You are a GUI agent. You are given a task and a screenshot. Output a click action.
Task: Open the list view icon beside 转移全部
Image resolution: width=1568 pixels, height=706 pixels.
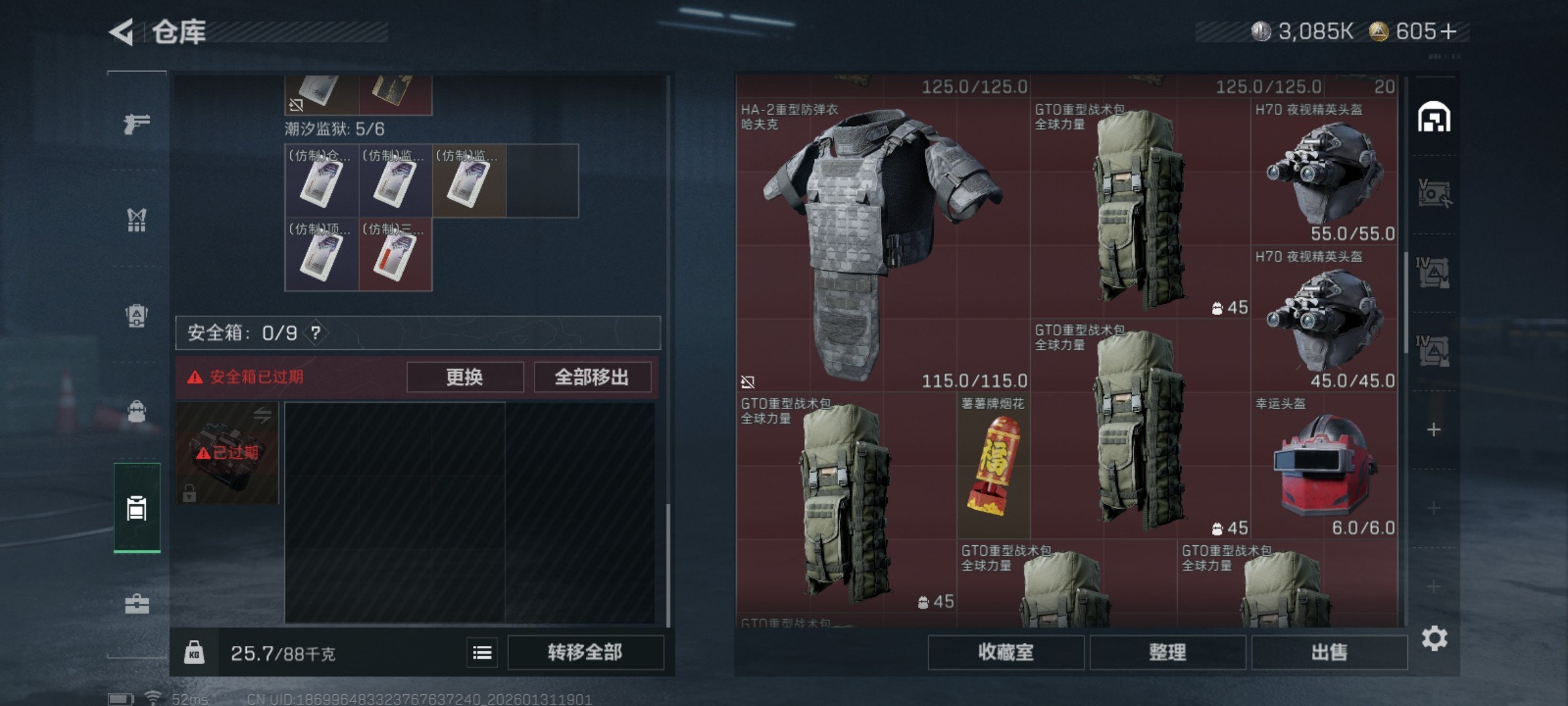(x=482, y=653)
